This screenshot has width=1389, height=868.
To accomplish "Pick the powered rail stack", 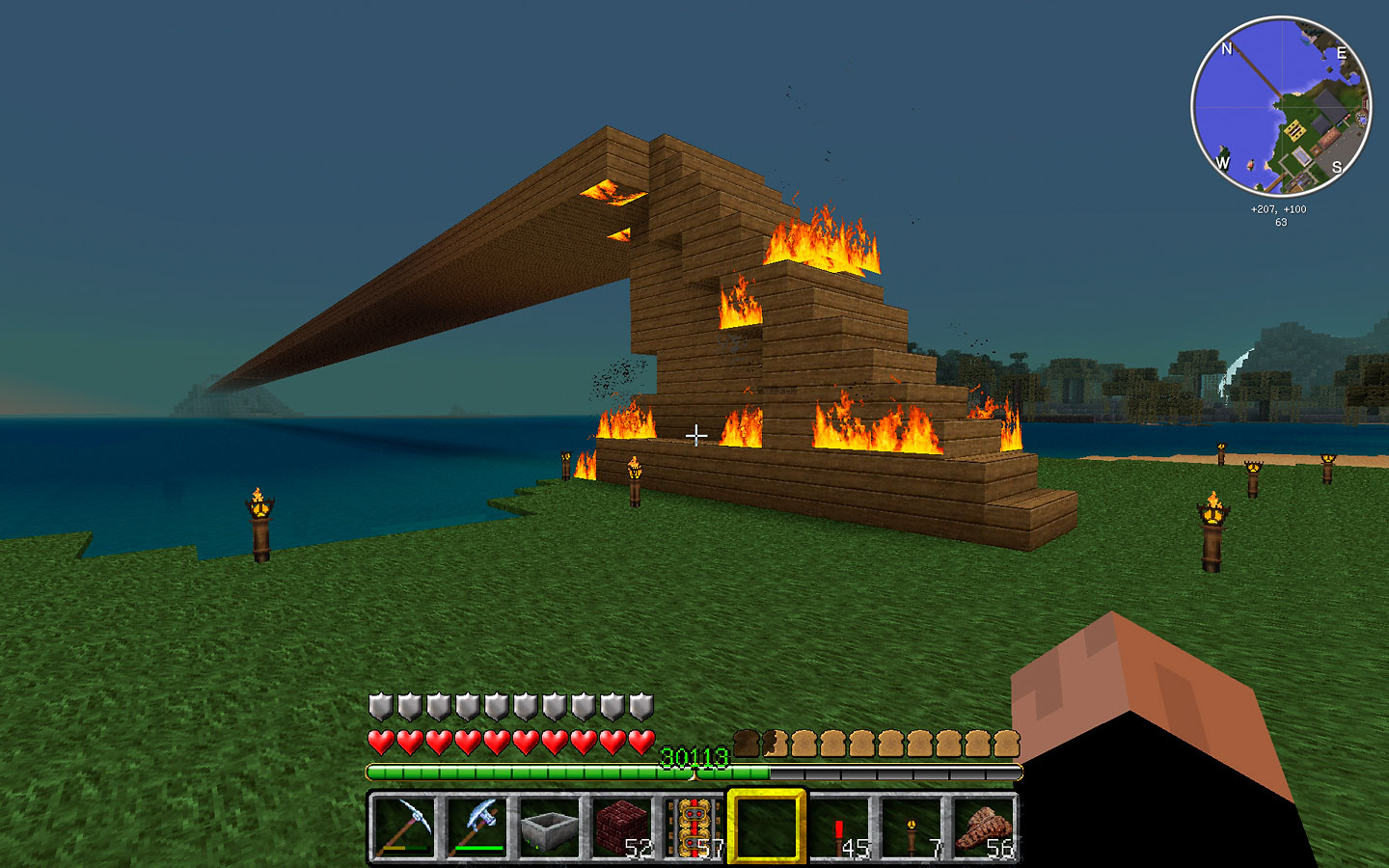I will (x=694, y=827).
